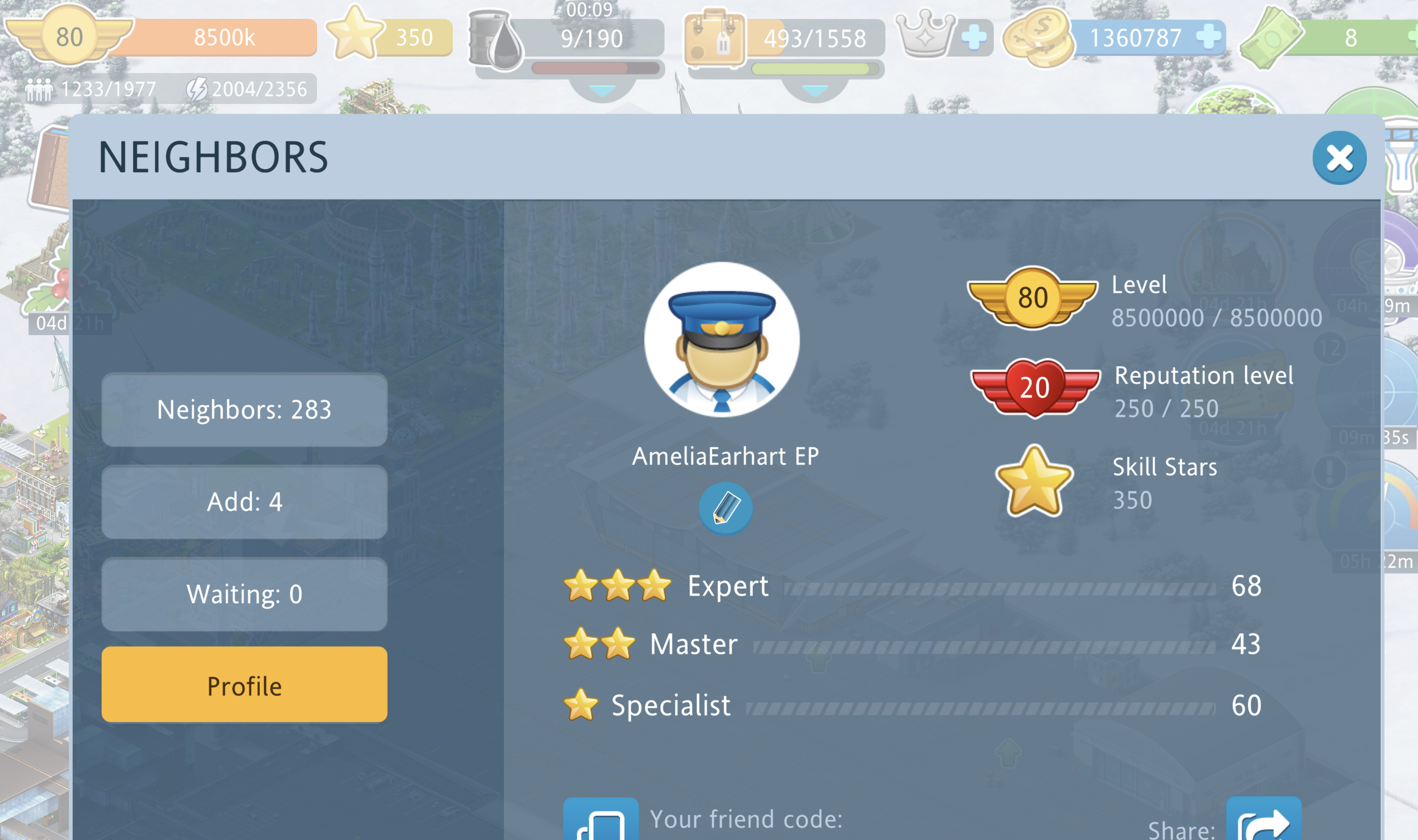This screenshot has height=840, width=1418.
Task: Open the Neighbors: 283 list
Action: (244, 410)
